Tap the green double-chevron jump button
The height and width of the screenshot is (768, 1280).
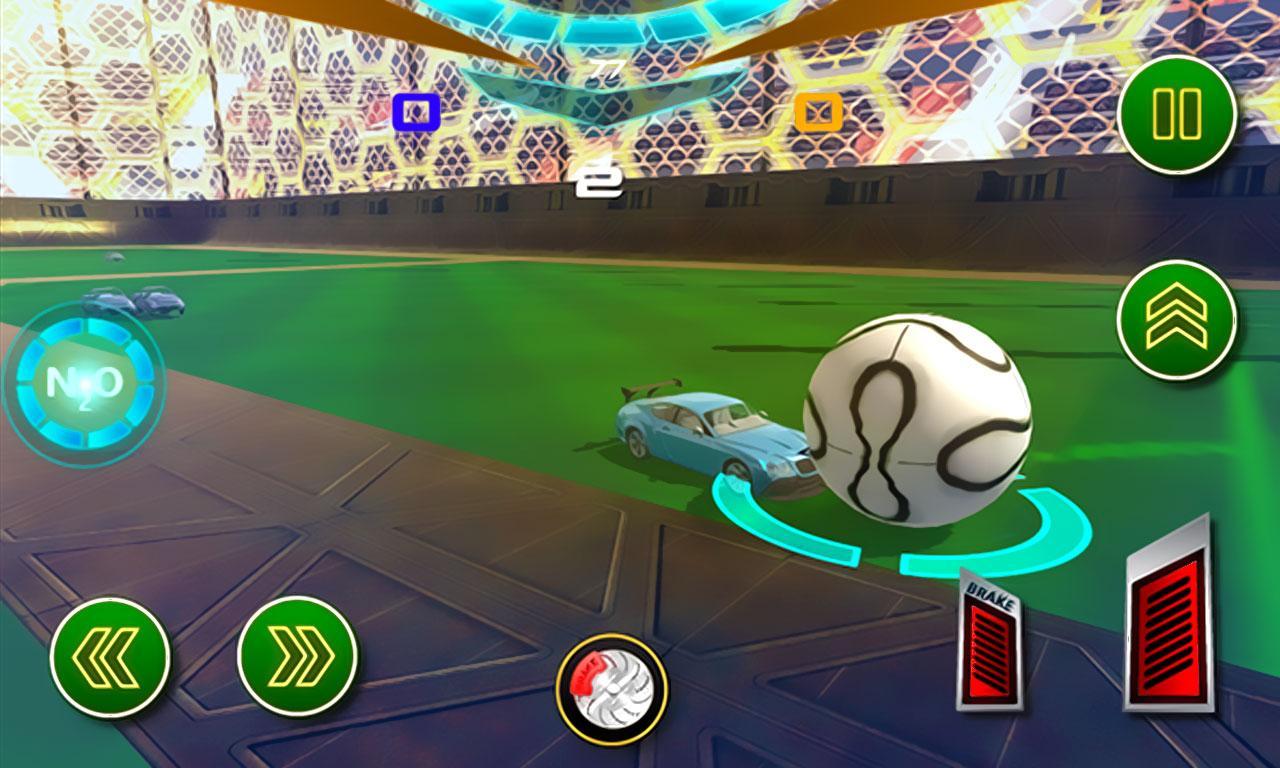point(1176,320)
